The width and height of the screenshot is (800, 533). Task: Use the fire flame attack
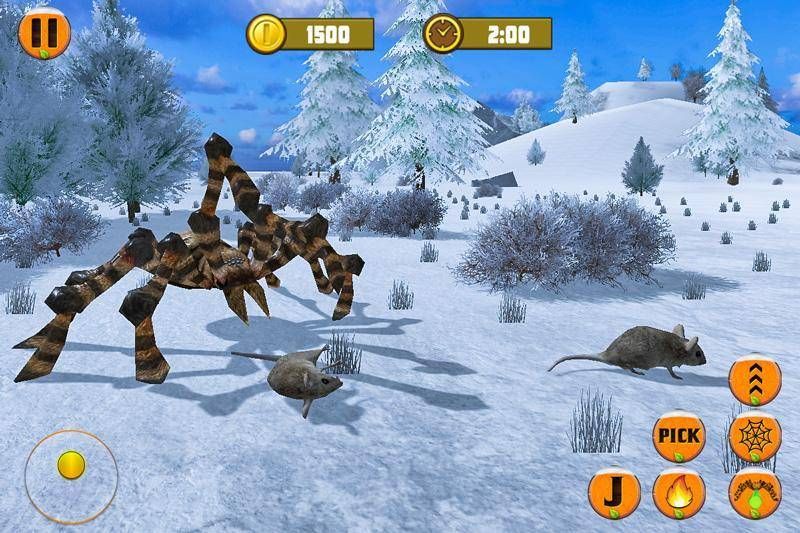(679, 493)
